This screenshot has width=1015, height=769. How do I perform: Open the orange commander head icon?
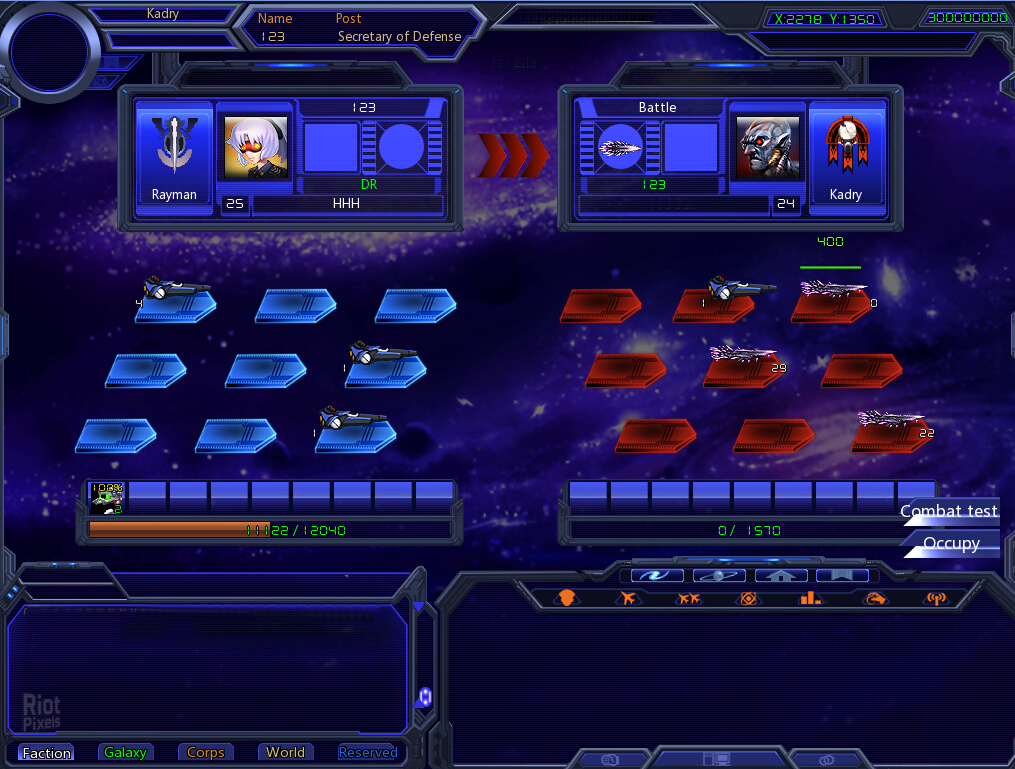click(567, 598)
